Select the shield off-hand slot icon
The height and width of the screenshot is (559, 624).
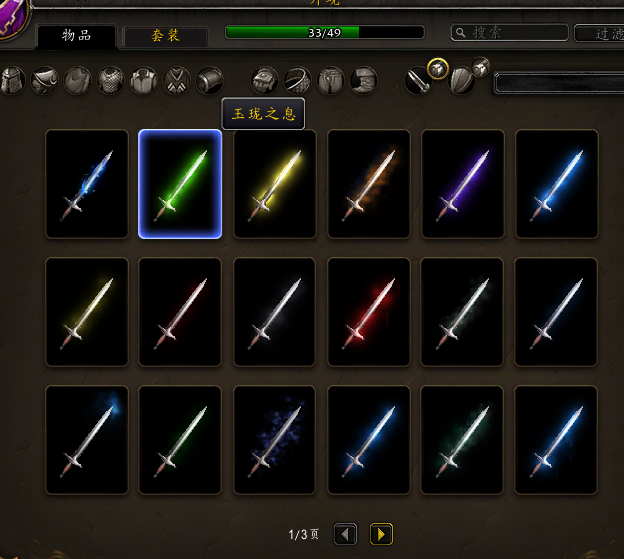tap(462, 80)
